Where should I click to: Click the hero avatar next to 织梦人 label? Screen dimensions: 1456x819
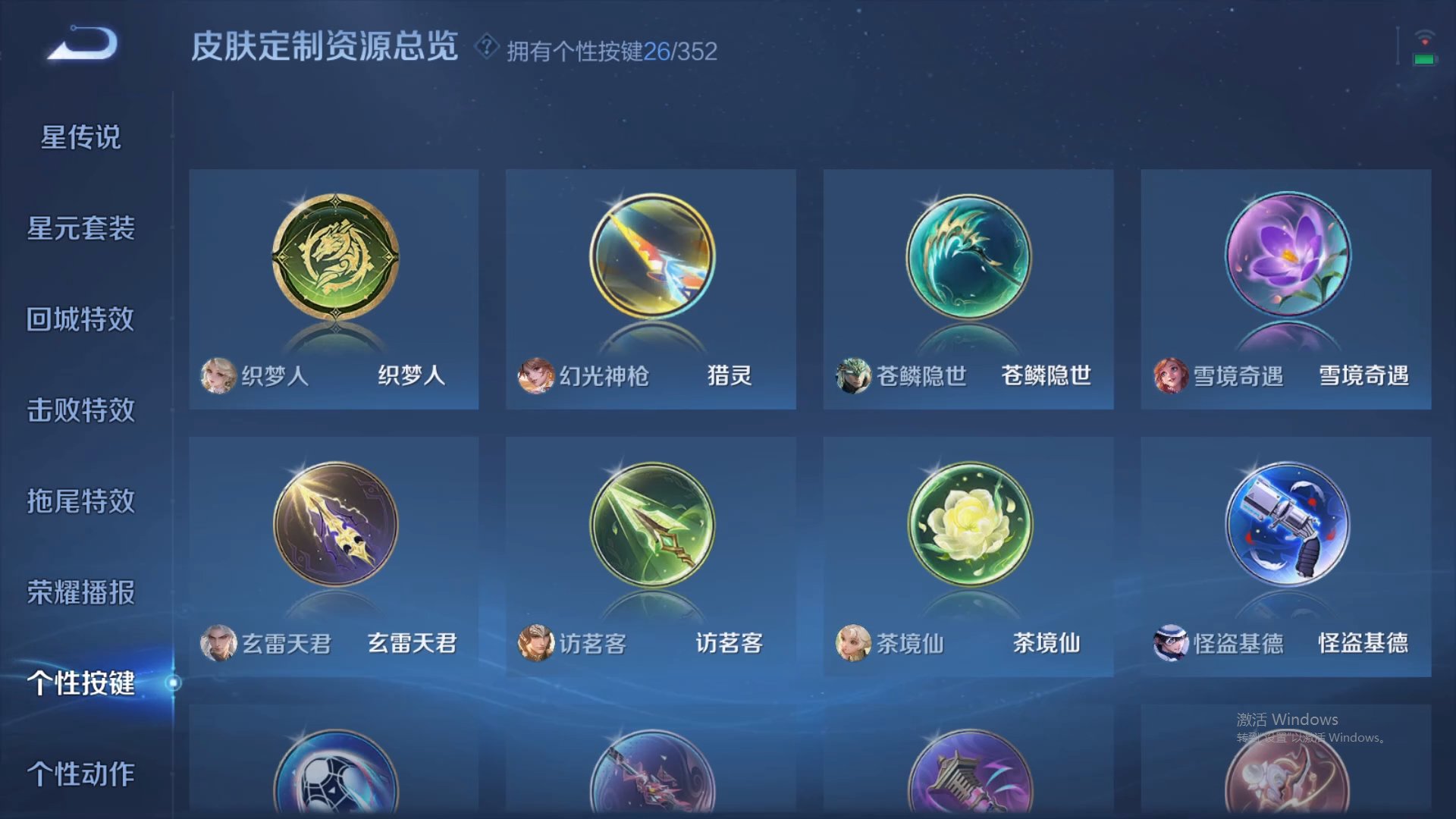click(x=218, y=375)
